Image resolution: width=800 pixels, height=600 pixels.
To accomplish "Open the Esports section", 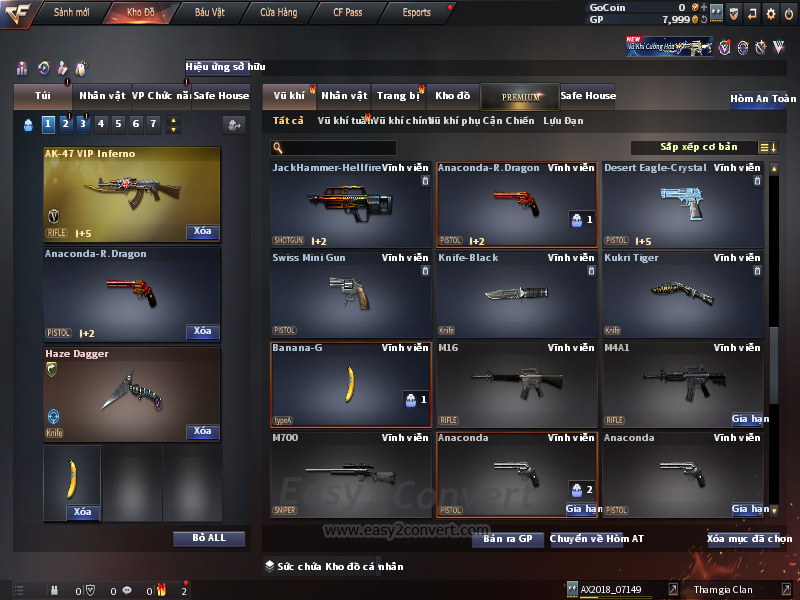I will click(416, 13).
